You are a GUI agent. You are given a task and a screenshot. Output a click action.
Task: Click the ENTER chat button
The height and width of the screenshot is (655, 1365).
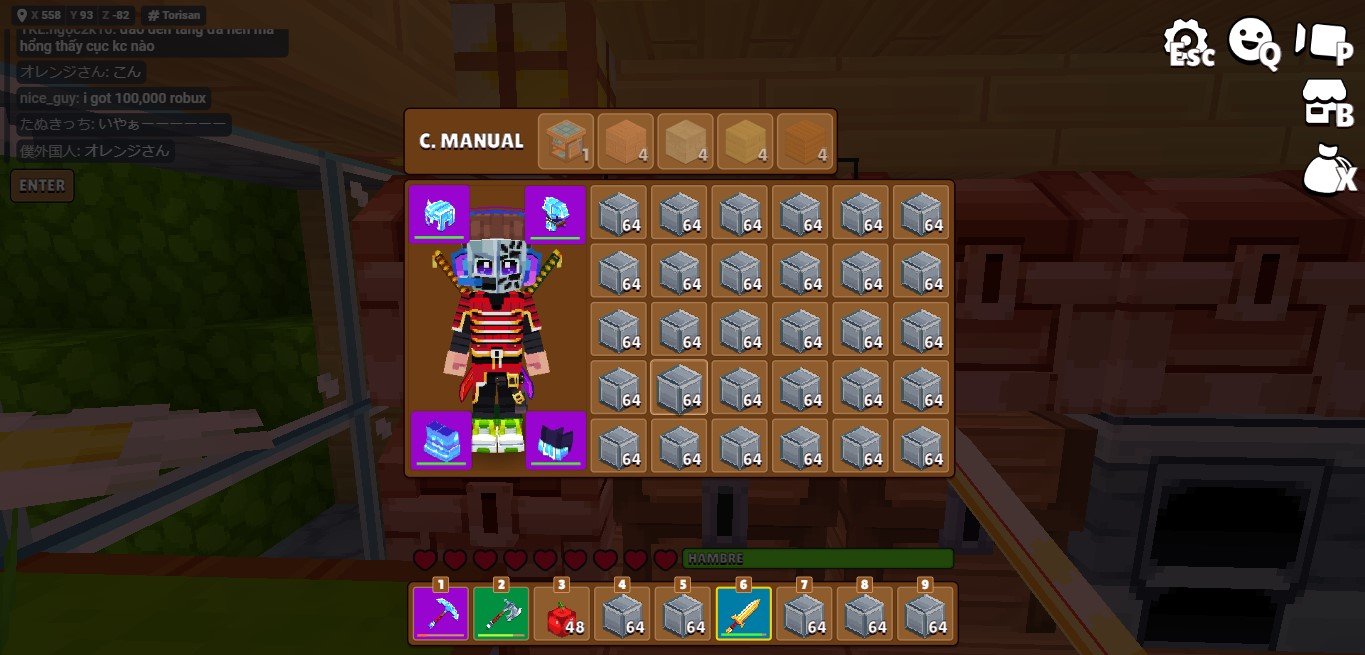42,185
